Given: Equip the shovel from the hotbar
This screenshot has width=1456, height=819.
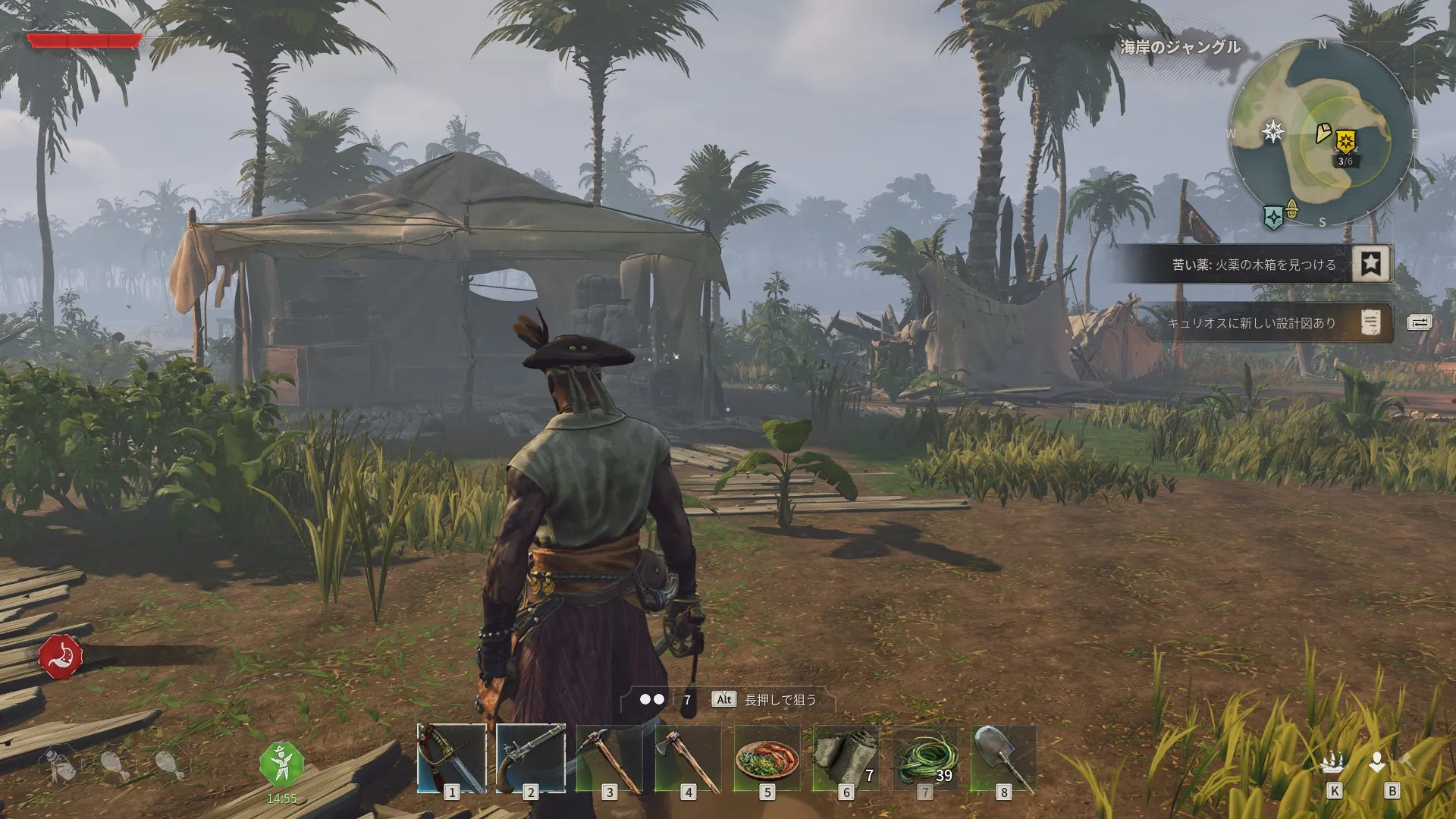Looking at the screenshot, I should tap(1003, 758).
